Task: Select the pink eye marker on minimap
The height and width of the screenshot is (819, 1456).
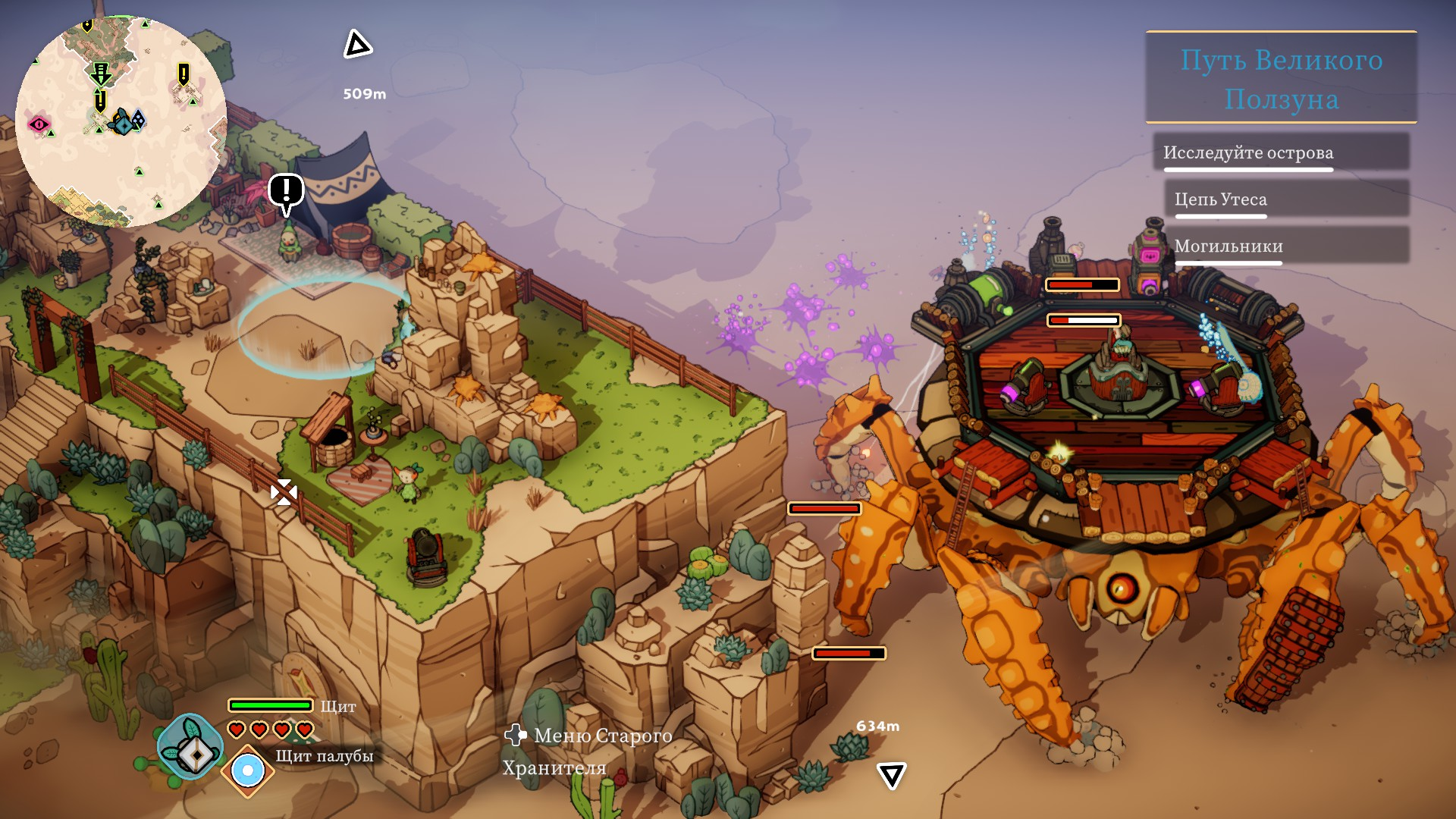Action: click(39, 124)
